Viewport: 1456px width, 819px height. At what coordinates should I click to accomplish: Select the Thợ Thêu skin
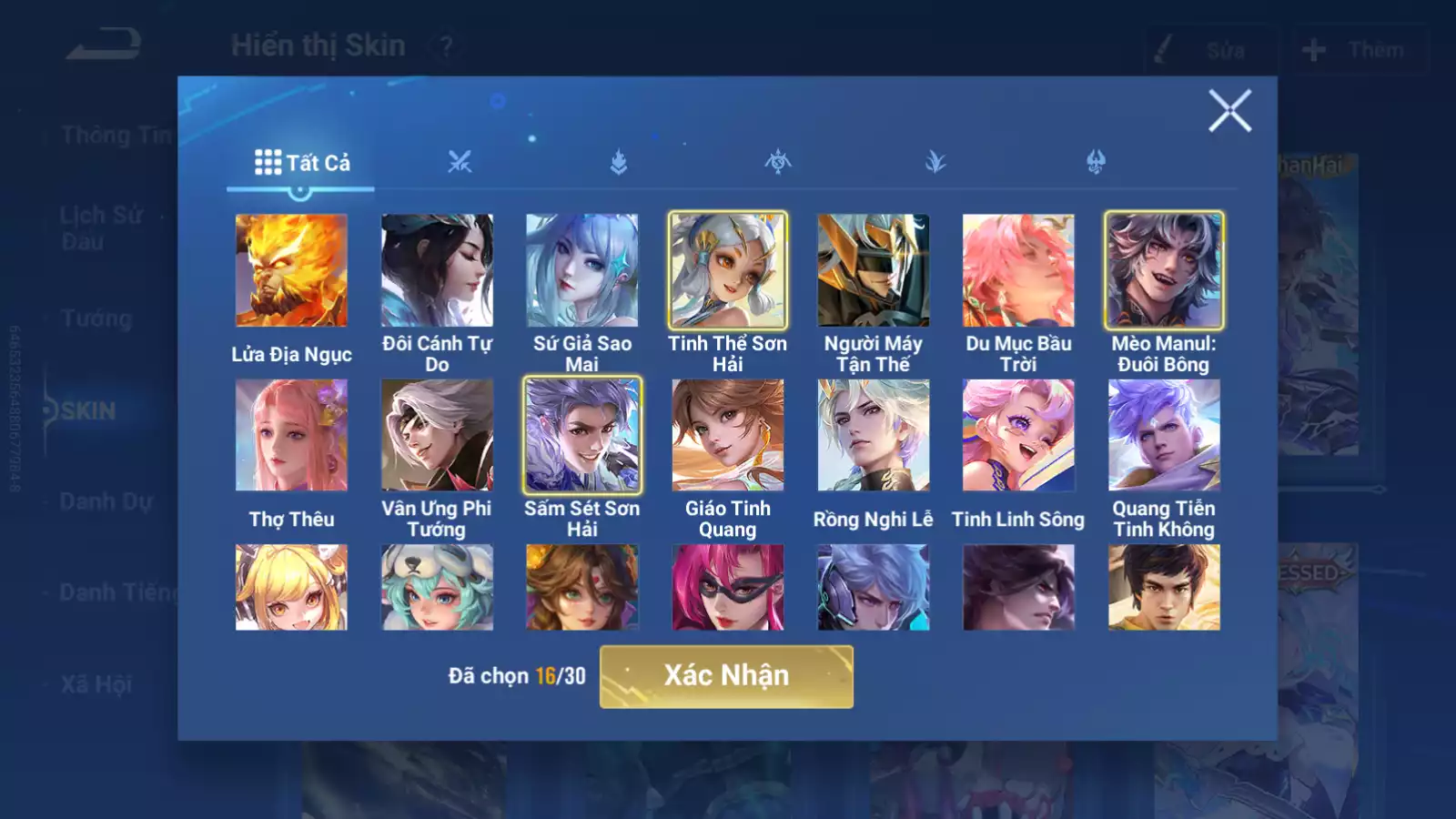291,435
